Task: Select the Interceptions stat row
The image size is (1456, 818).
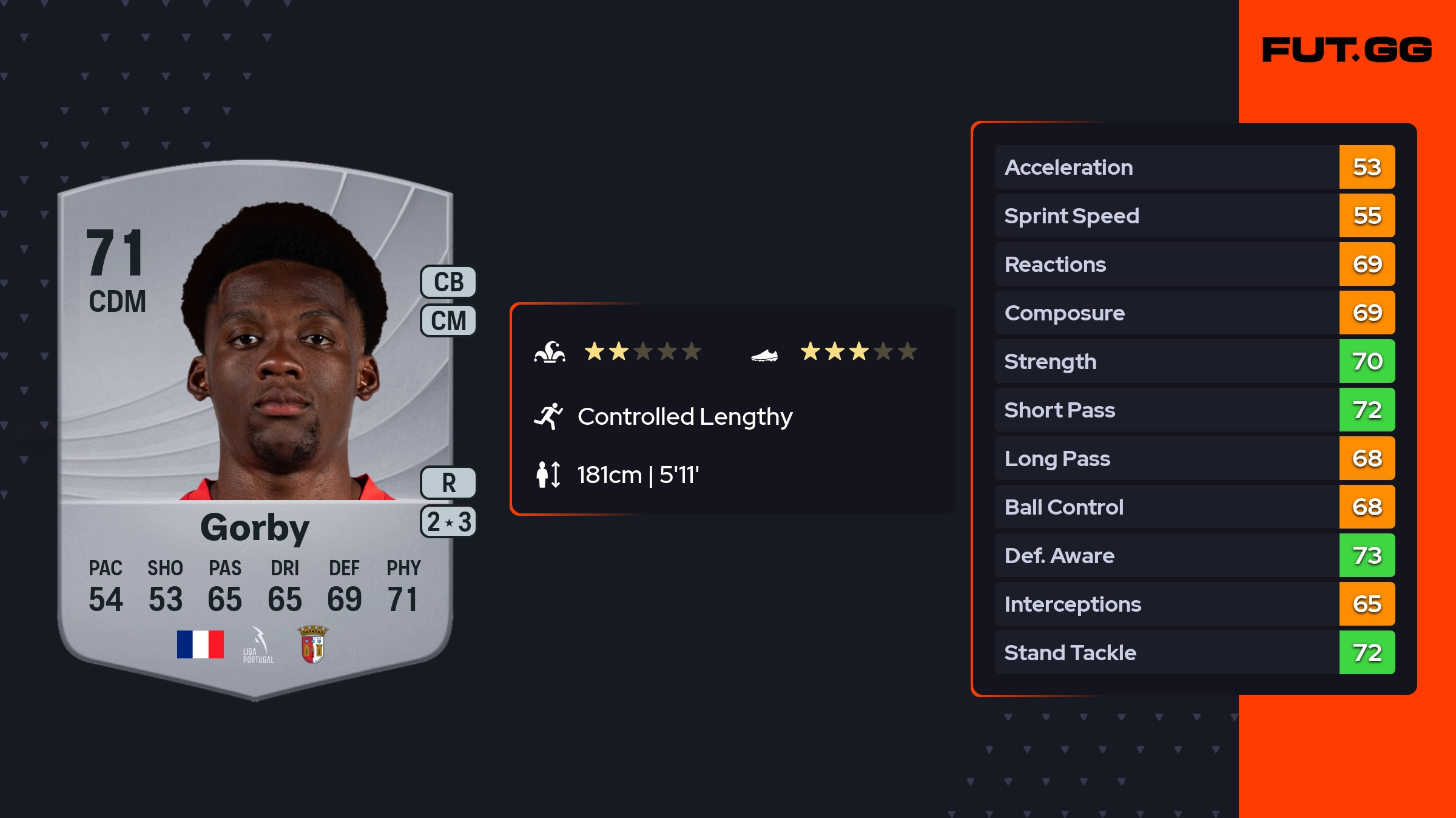Action: click(x=1194, y=604)
